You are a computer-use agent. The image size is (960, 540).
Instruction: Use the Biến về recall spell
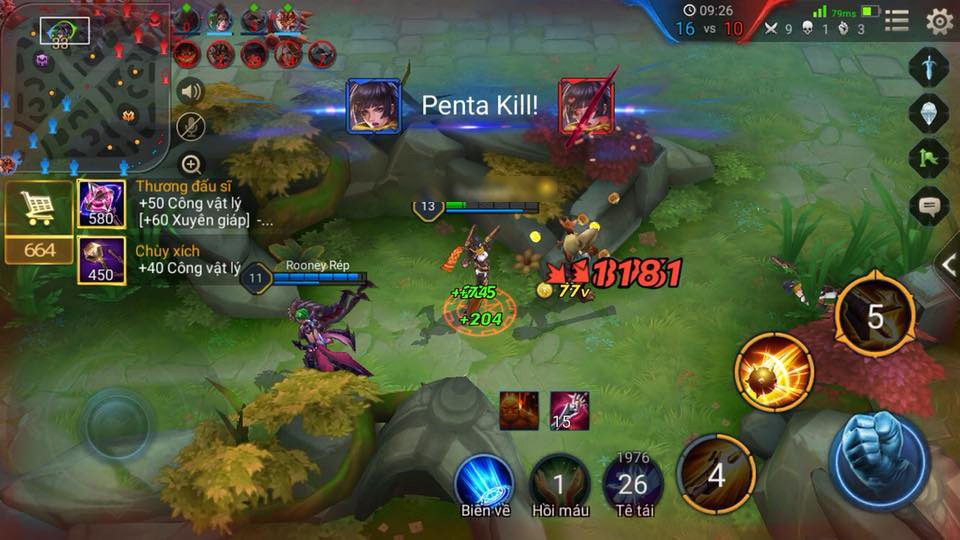(485, 483)
